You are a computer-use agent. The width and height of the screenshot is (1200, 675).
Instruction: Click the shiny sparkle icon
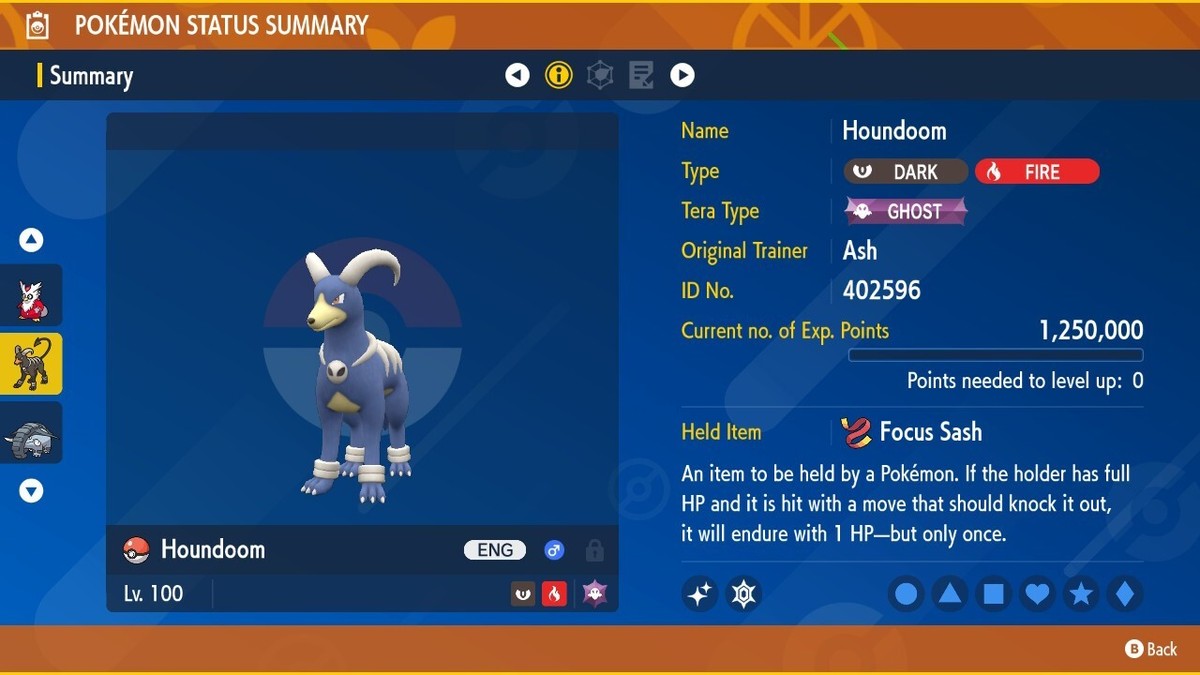click(x=700, y=594)
